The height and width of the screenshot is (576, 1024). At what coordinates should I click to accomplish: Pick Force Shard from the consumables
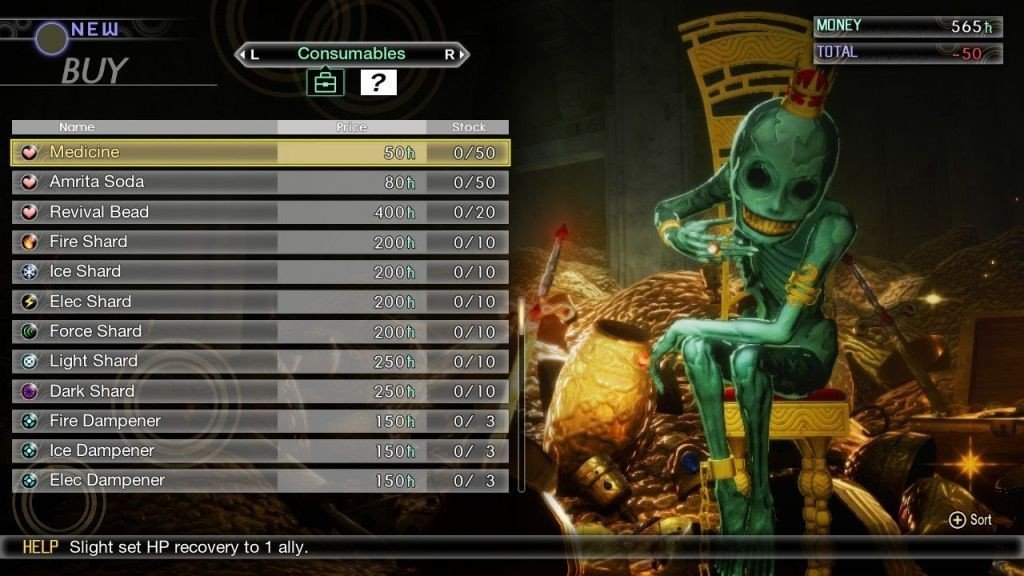pos(260,332)
